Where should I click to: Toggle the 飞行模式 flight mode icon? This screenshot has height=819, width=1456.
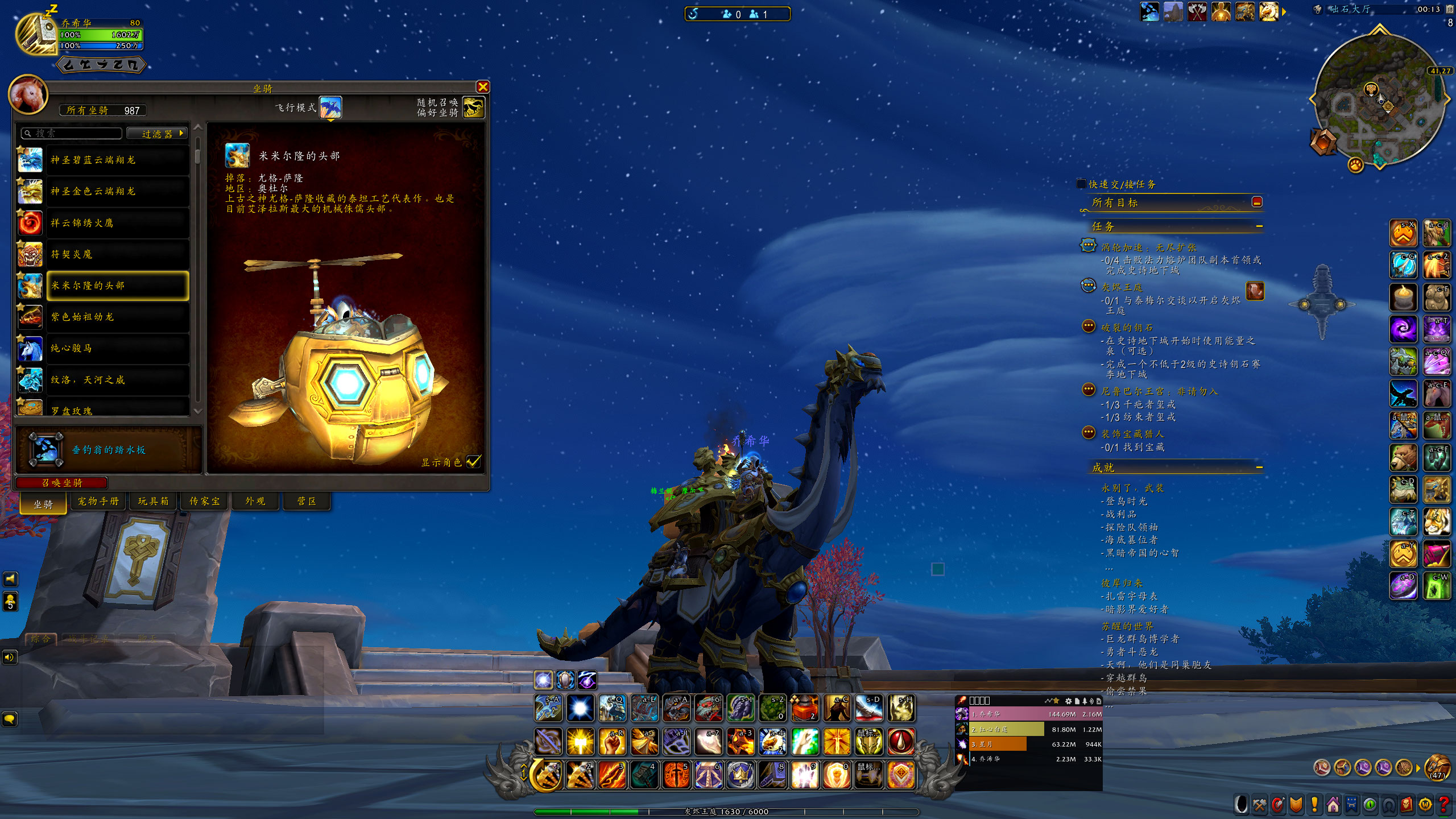330,107
